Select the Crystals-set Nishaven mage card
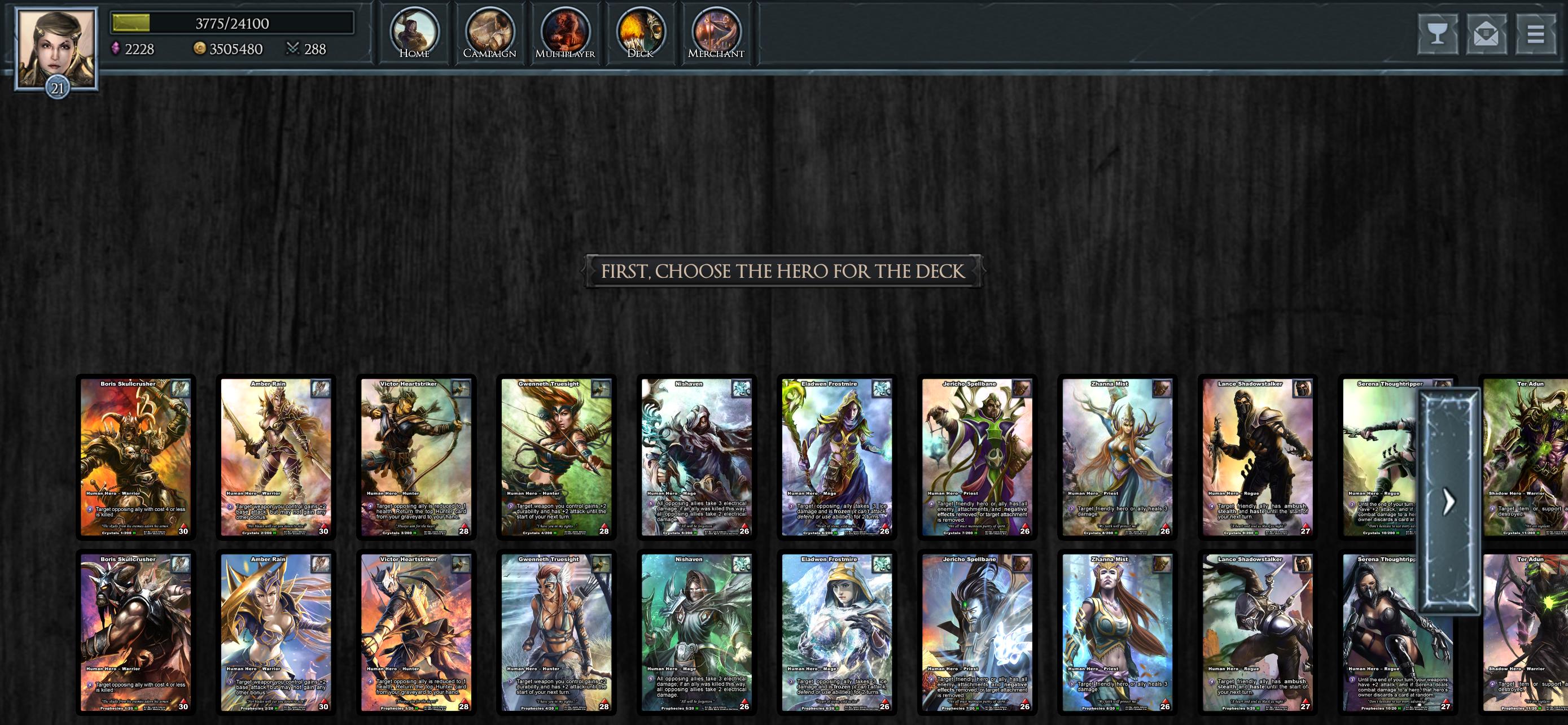1568x725 pixels. [697, 457]
